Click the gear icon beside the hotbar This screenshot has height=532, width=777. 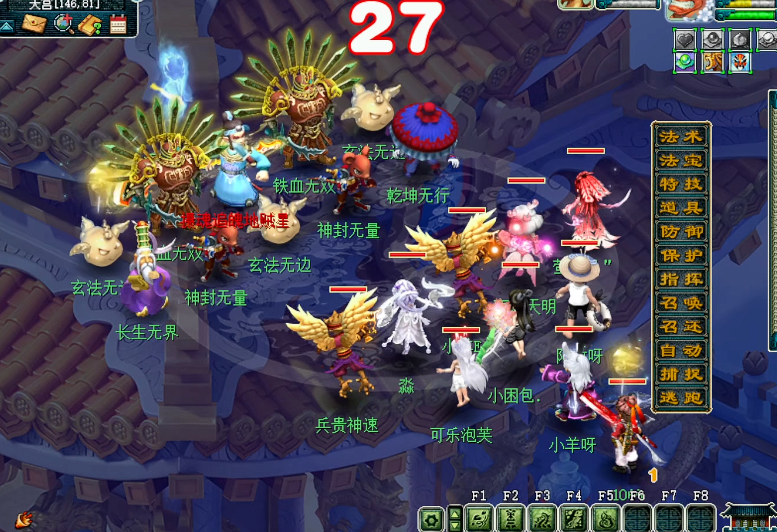click(432, 519)
